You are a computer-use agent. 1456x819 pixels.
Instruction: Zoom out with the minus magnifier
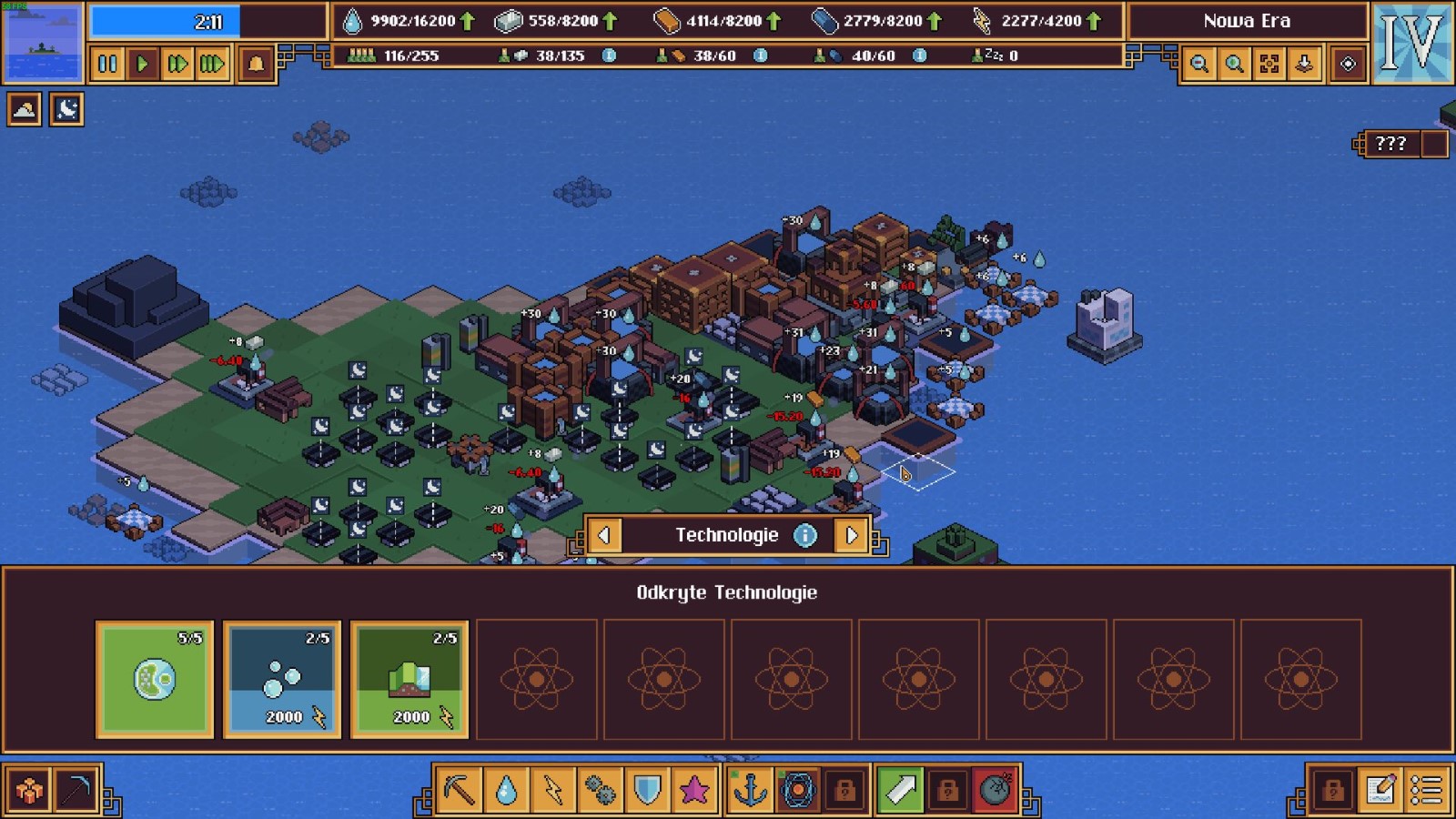pos(1199,64)
